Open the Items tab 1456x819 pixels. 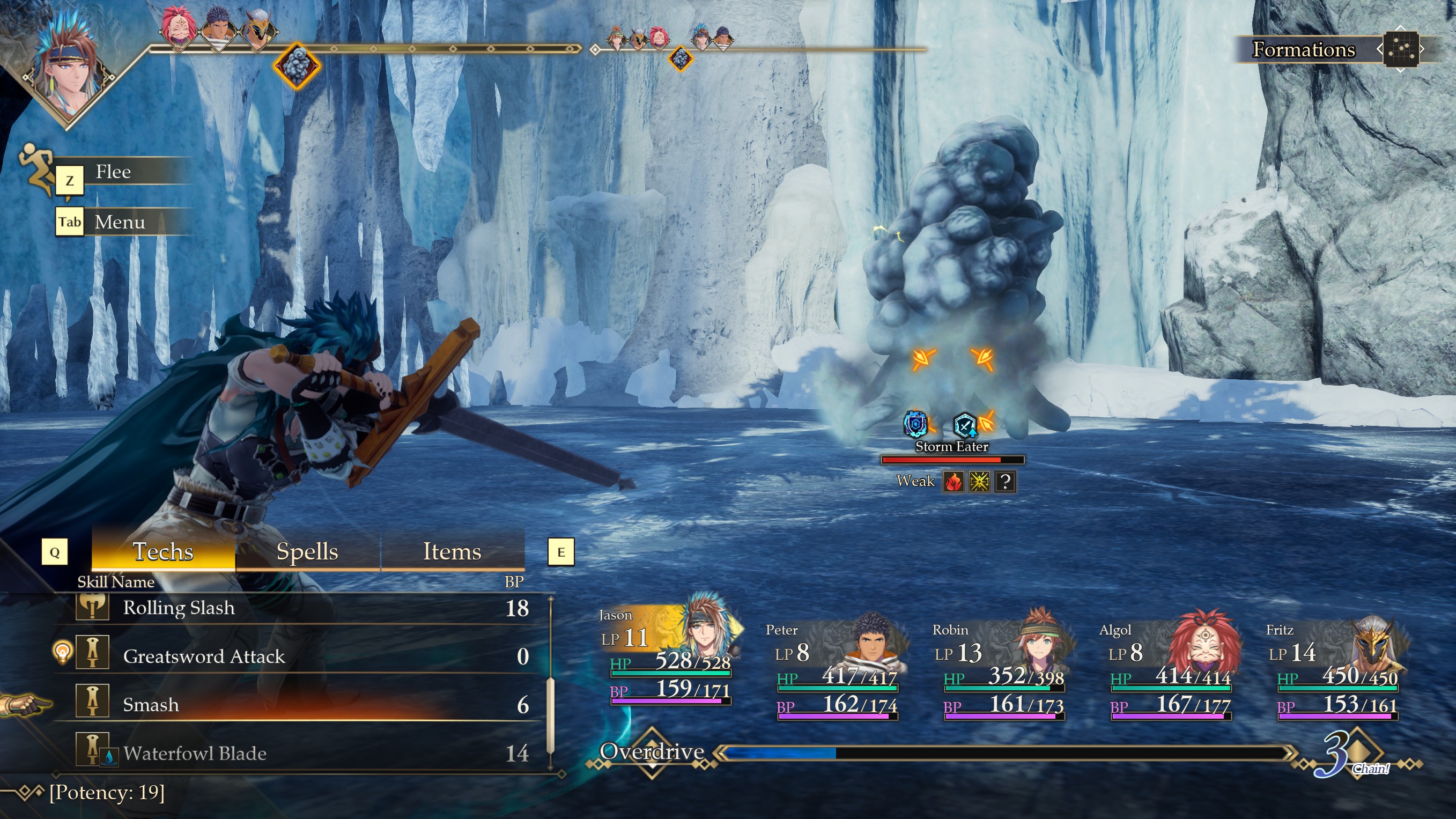pos(452,551)
